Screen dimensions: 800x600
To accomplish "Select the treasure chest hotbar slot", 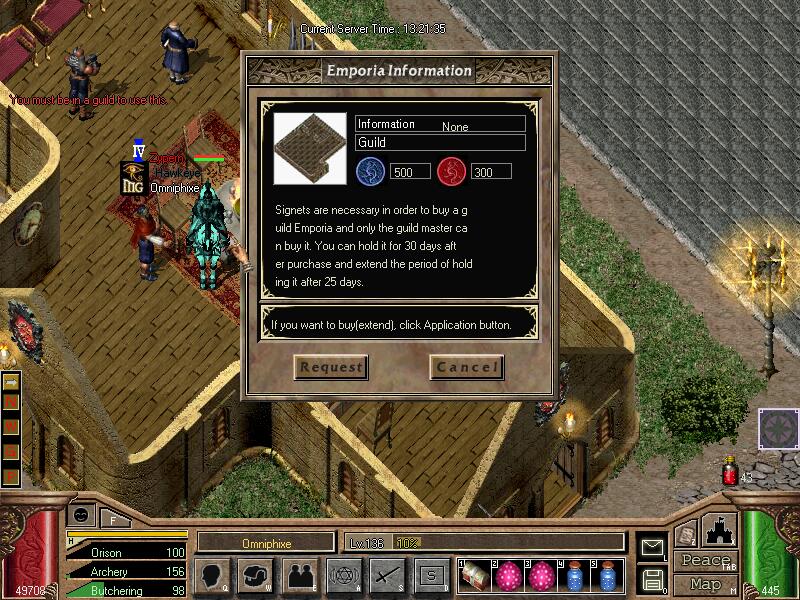I will (x=476, y=576).
